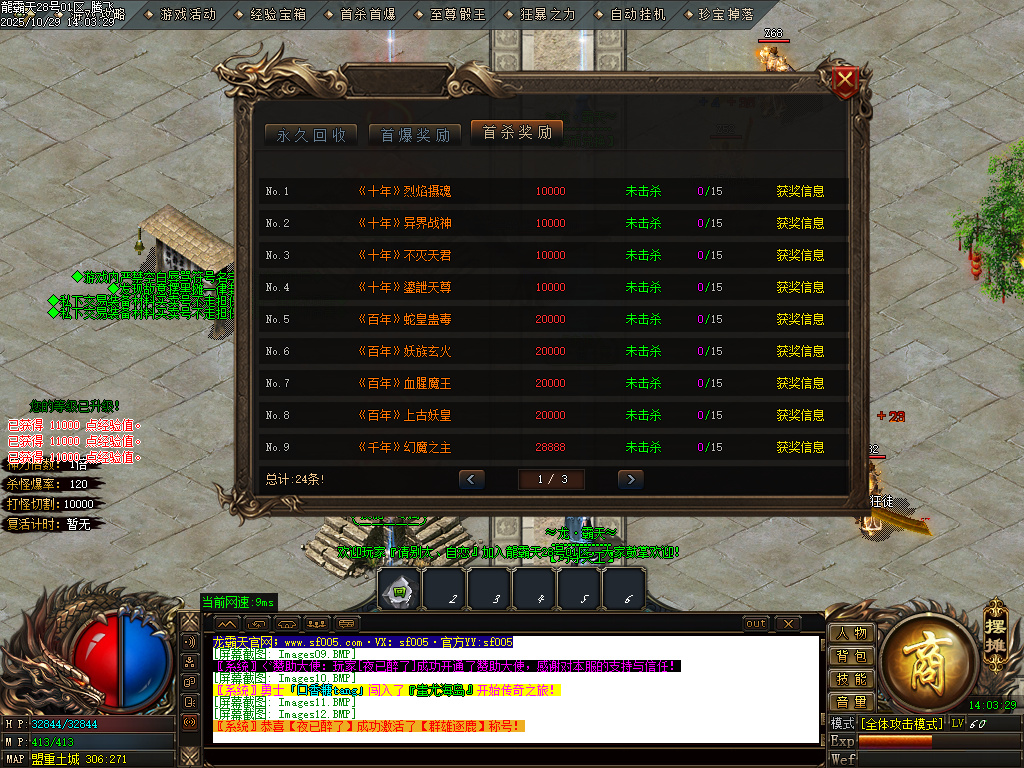Go to the next reward list page
The height and width of the screenshot is (768, 1024).
pos(630,479)
